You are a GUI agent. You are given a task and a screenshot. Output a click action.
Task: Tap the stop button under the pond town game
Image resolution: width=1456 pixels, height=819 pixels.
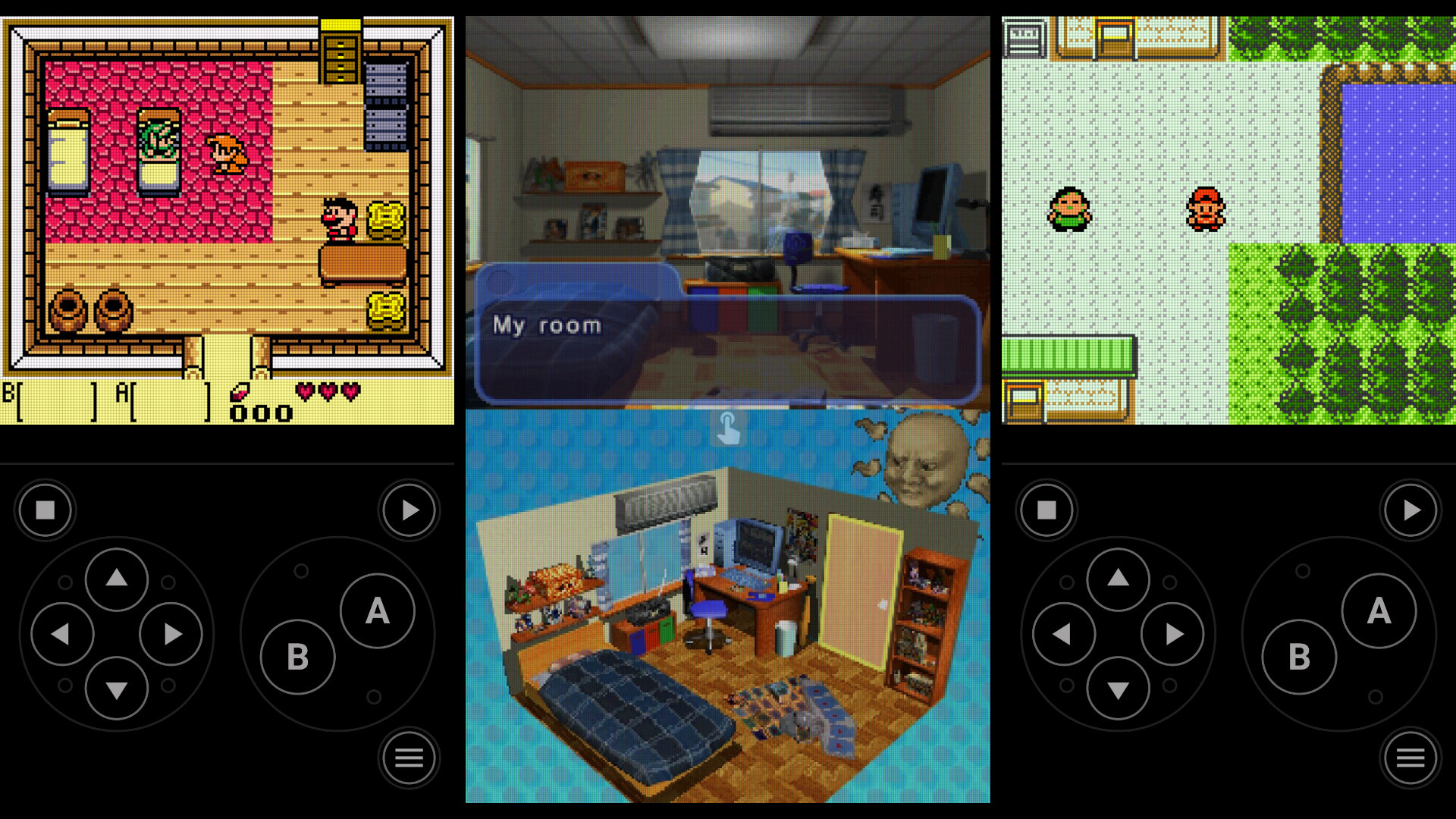(x=1046, y=510)
